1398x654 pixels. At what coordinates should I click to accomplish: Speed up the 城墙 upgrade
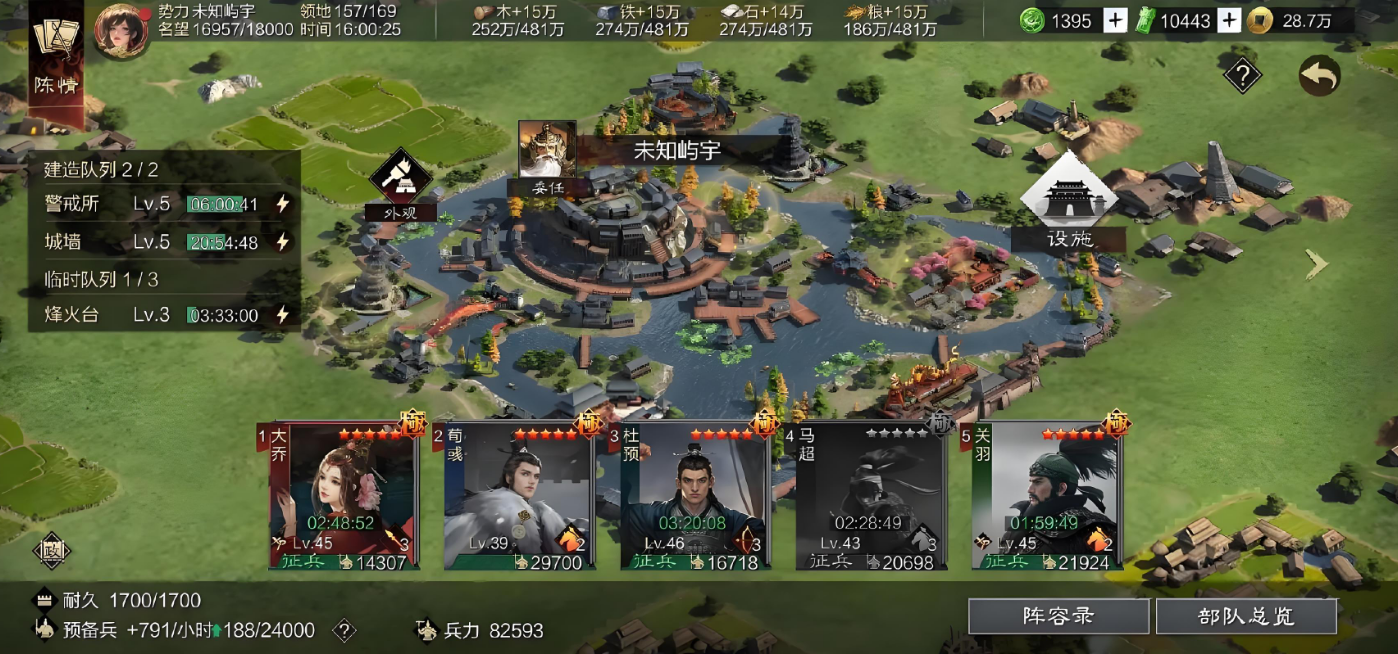pos(283,242)
